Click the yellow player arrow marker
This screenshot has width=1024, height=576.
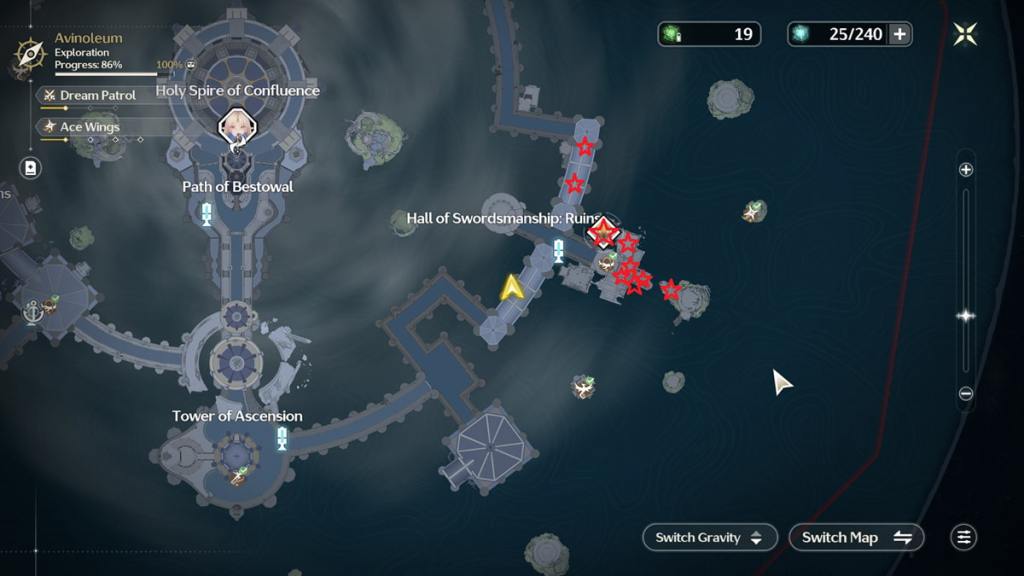(x=512, y=288)
